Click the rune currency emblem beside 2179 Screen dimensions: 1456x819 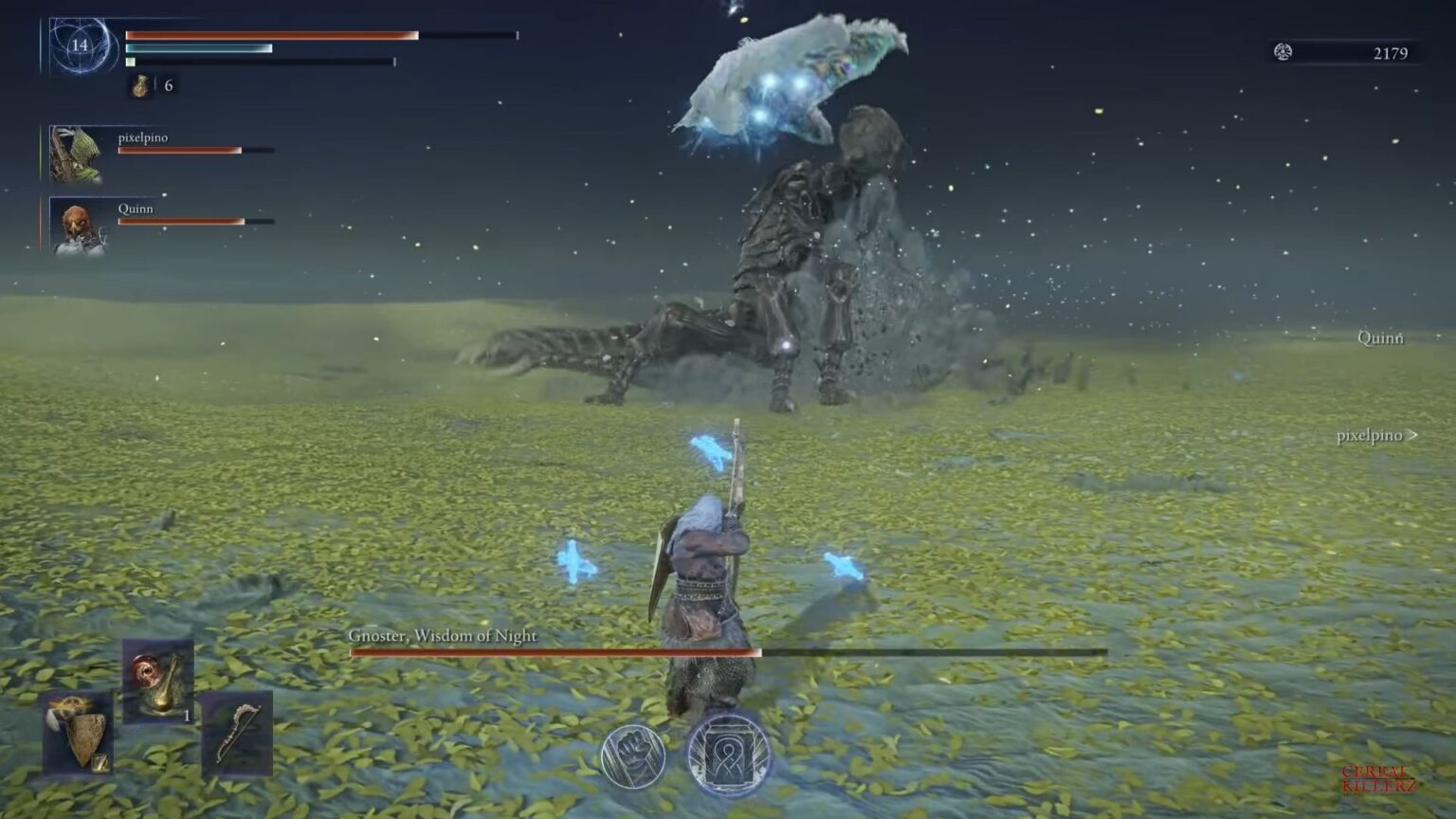[1284, 54]
